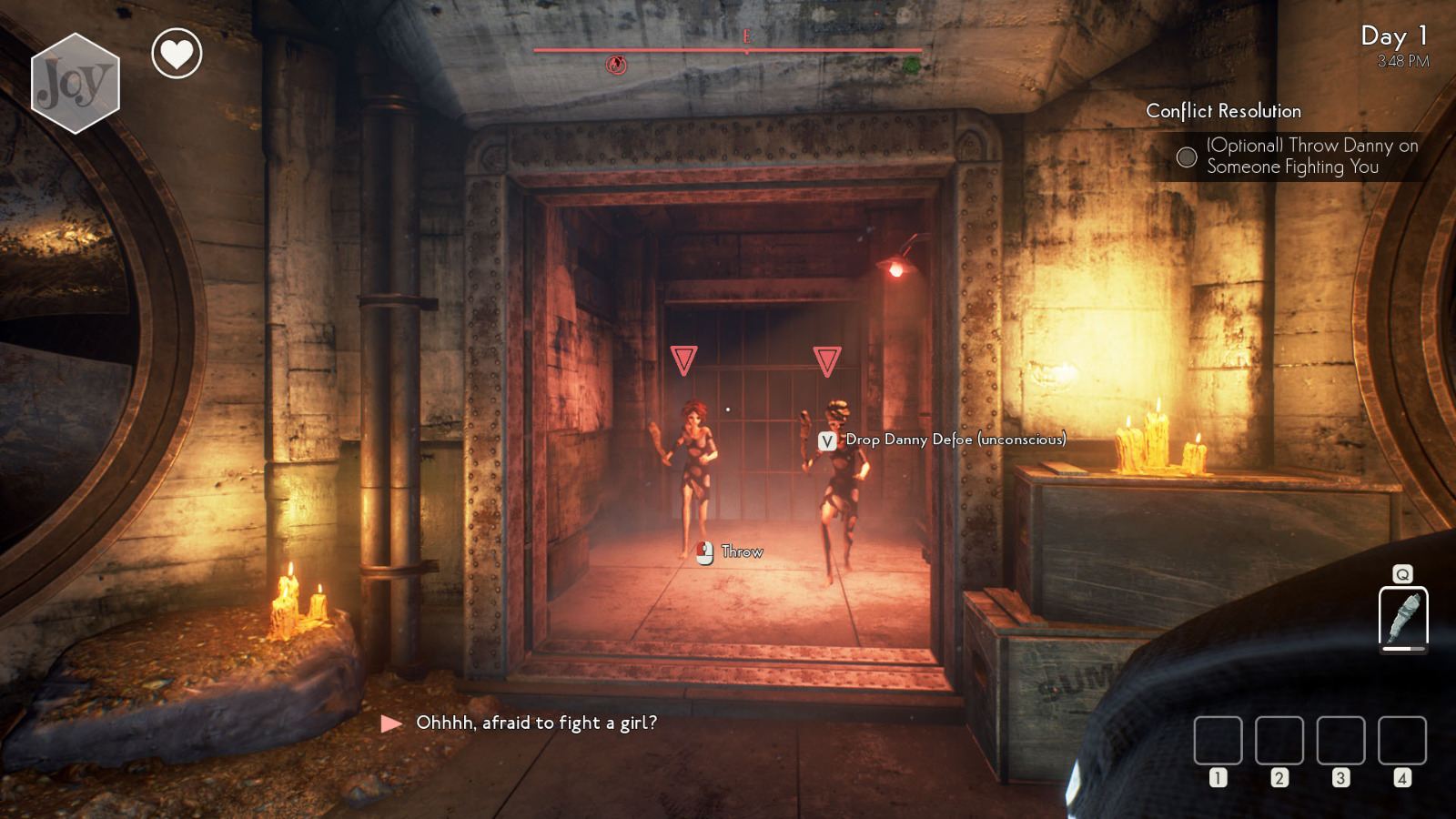Expand the Conflict Resolution quest entry
1456x819 pixels.
(1224, 111)
